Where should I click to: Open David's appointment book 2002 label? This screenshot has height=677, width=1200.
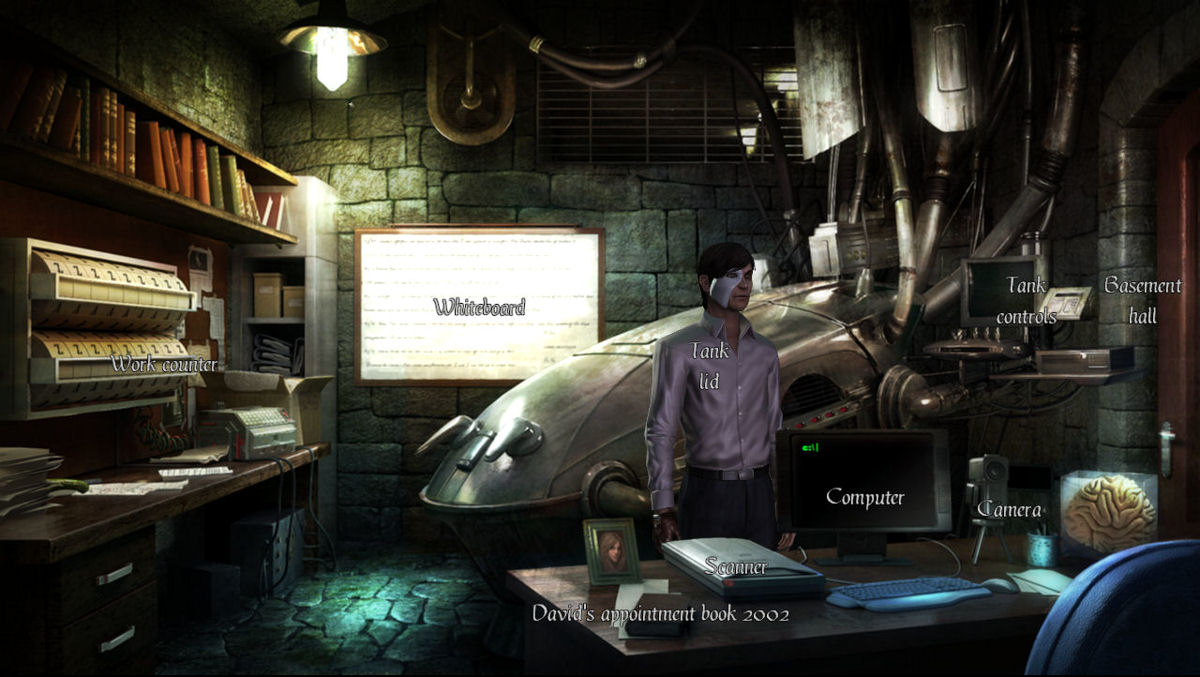[660, 613]
